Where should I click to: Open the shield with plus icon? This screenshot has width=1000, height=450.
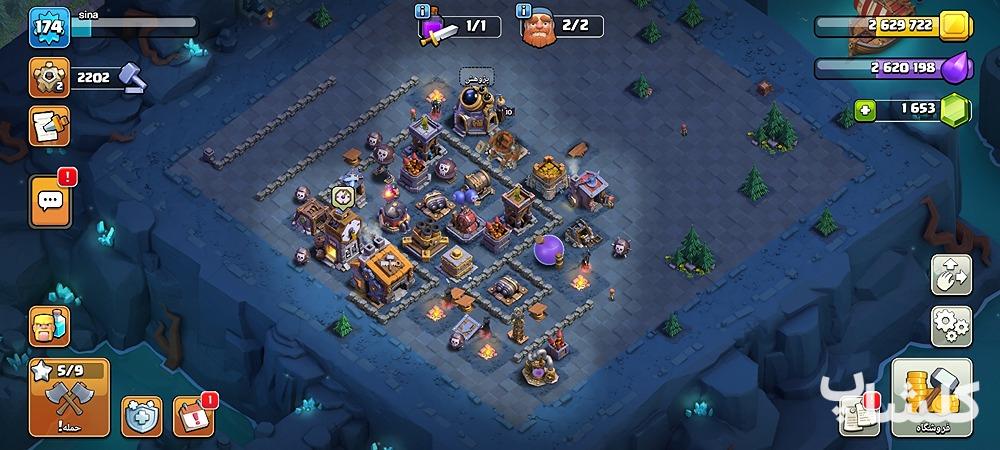tap(142, 416)
